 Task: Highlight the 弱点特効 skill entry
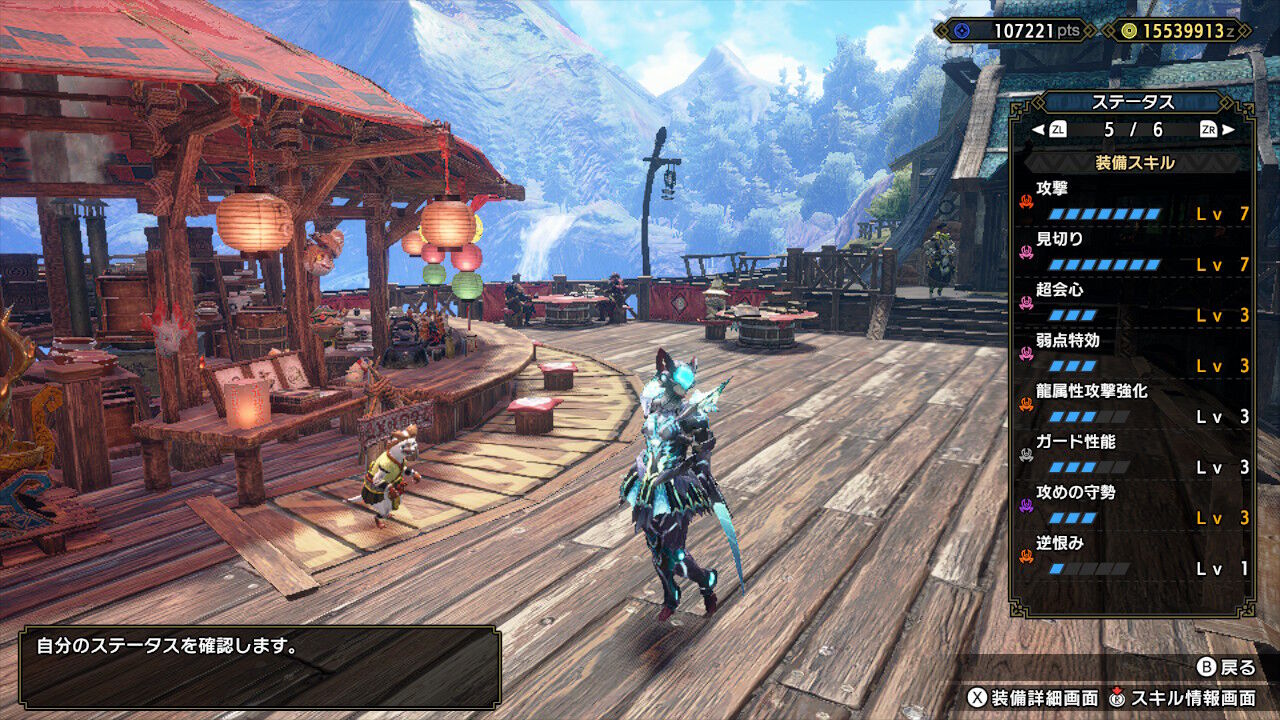[1133, 353]
